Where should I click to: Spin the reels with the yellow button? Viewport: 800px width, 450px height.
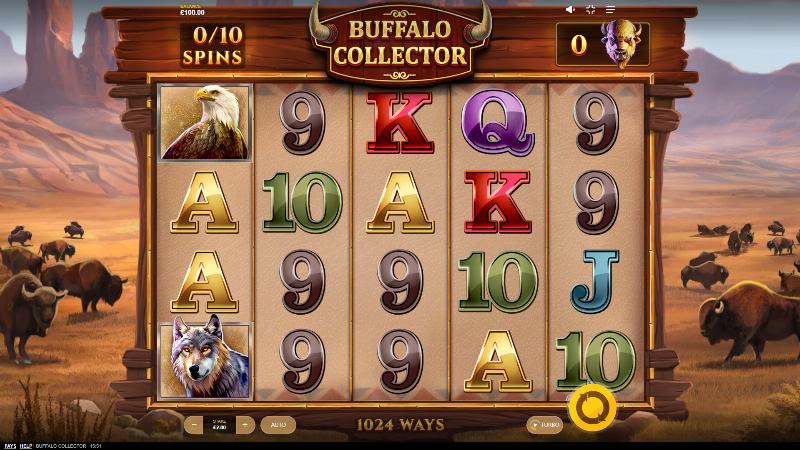pyautogui.click(x=590, y=406)
